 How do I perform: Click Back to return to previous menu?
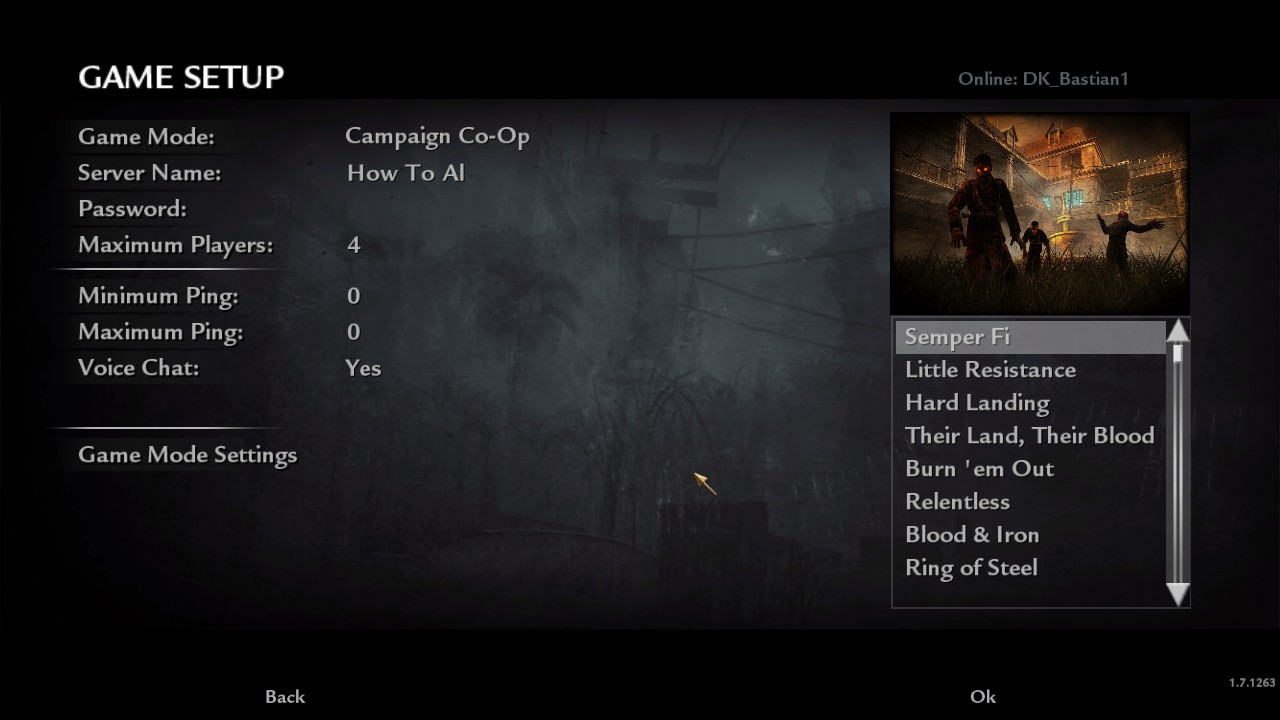(284, 696)
